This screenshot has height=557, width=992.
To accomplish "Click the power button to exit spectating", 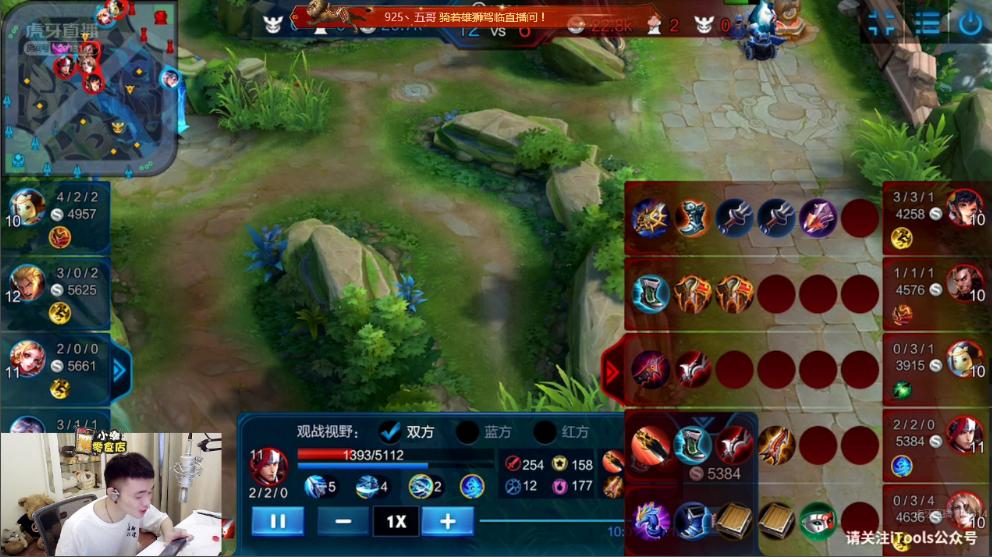I will [970, 24].
